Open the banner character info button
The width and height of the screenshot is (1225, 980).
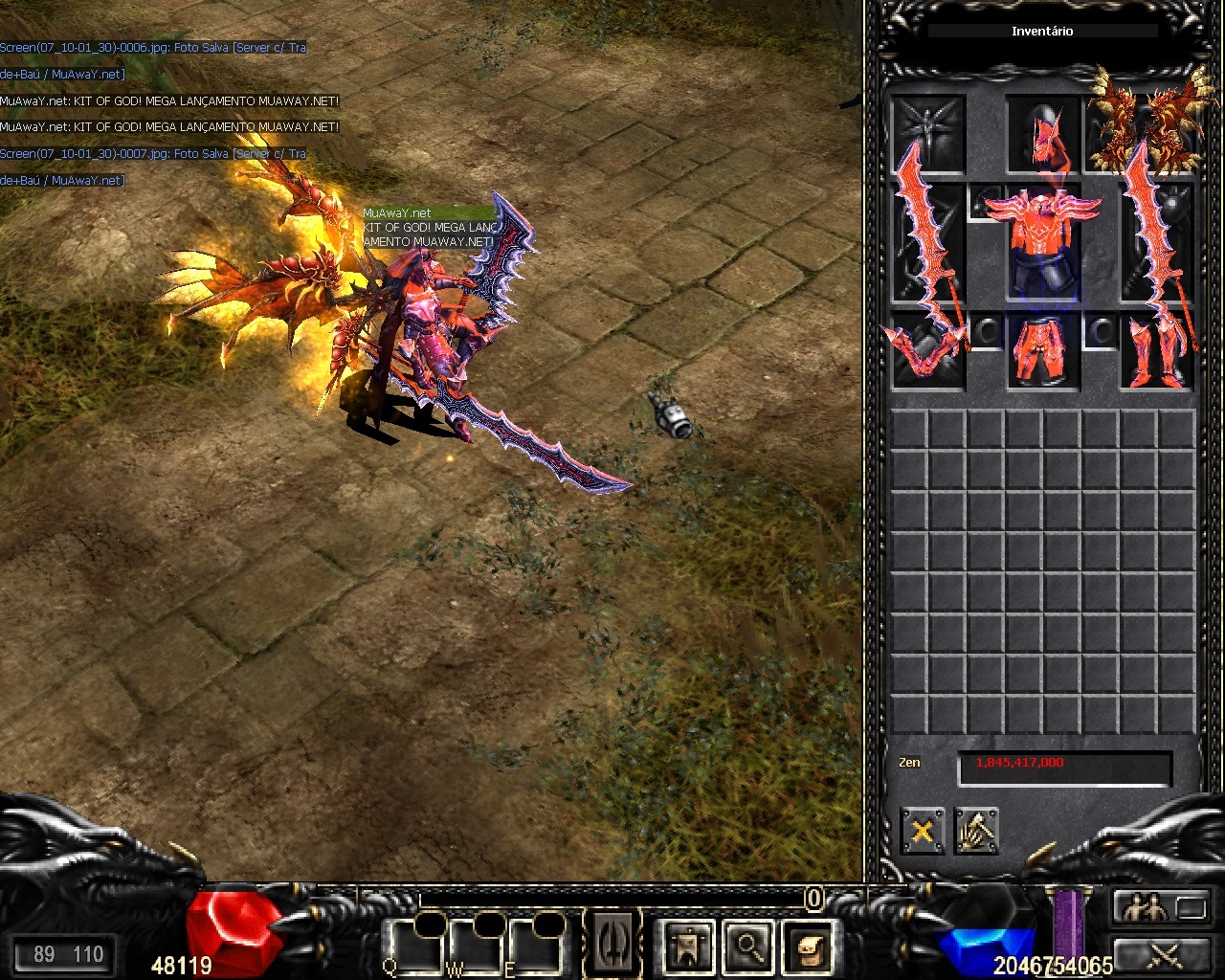(689, 947)
